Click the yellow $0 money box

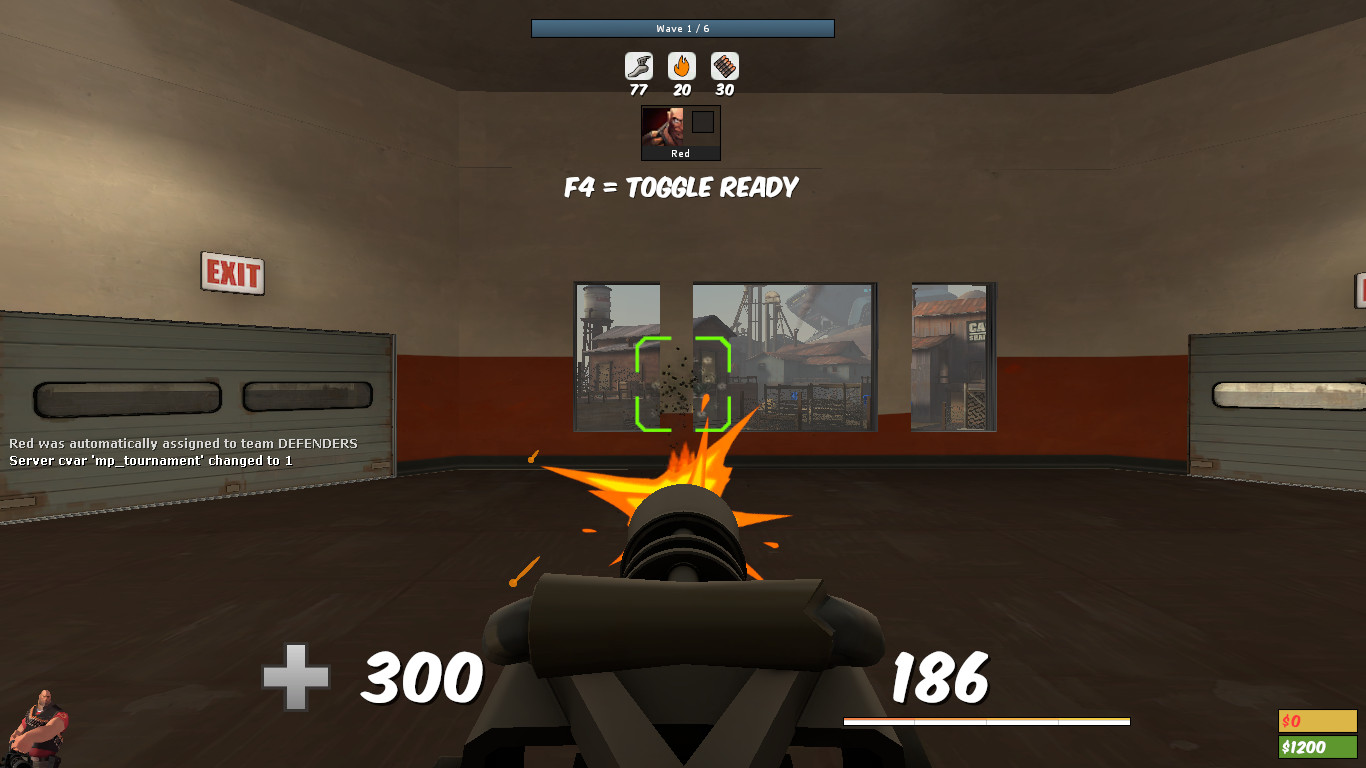point(1316,721)
